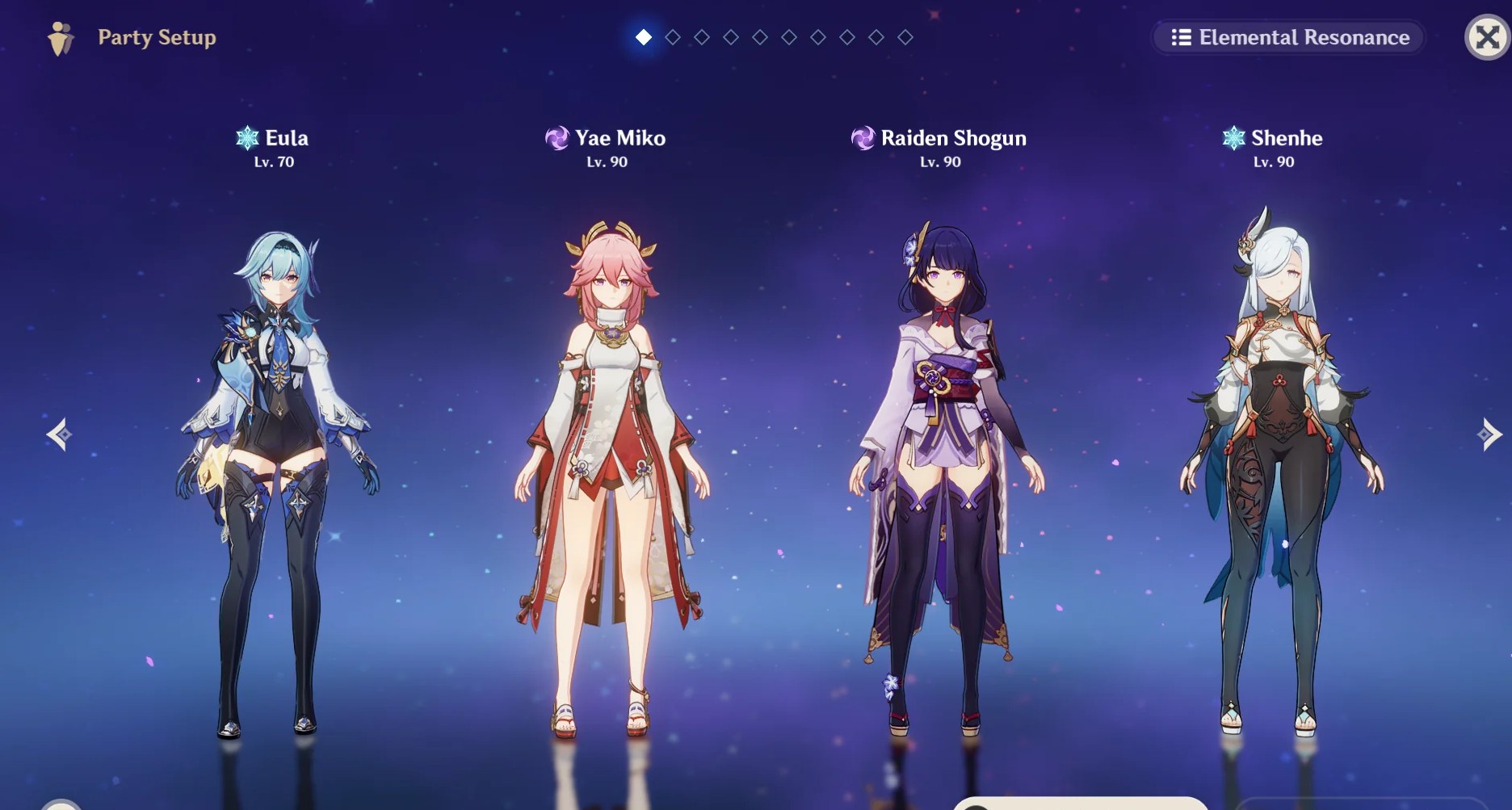Close the Party Setup screen

[x=1487, y=37]
